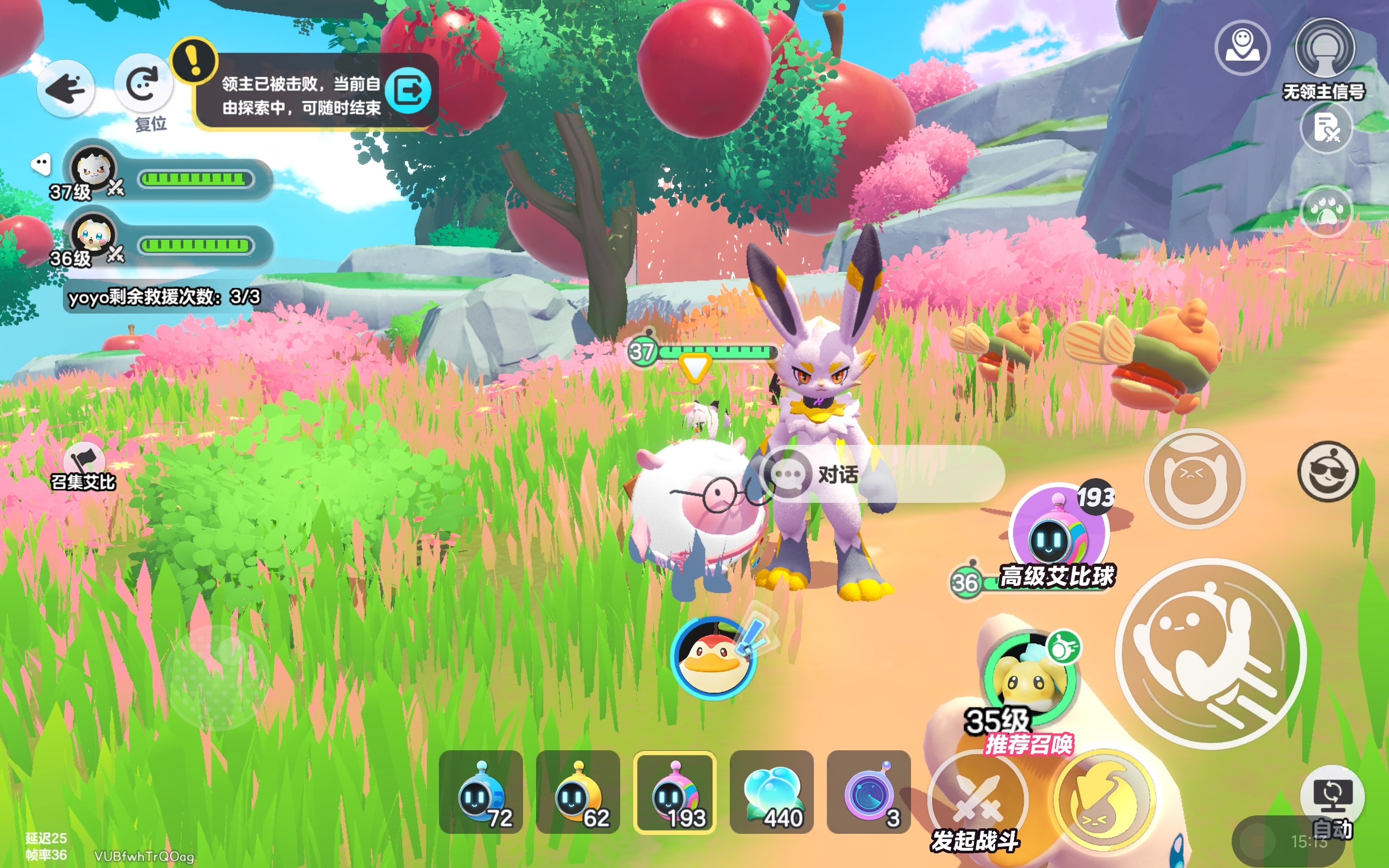Open the map location pin icon

point(1242,48)
